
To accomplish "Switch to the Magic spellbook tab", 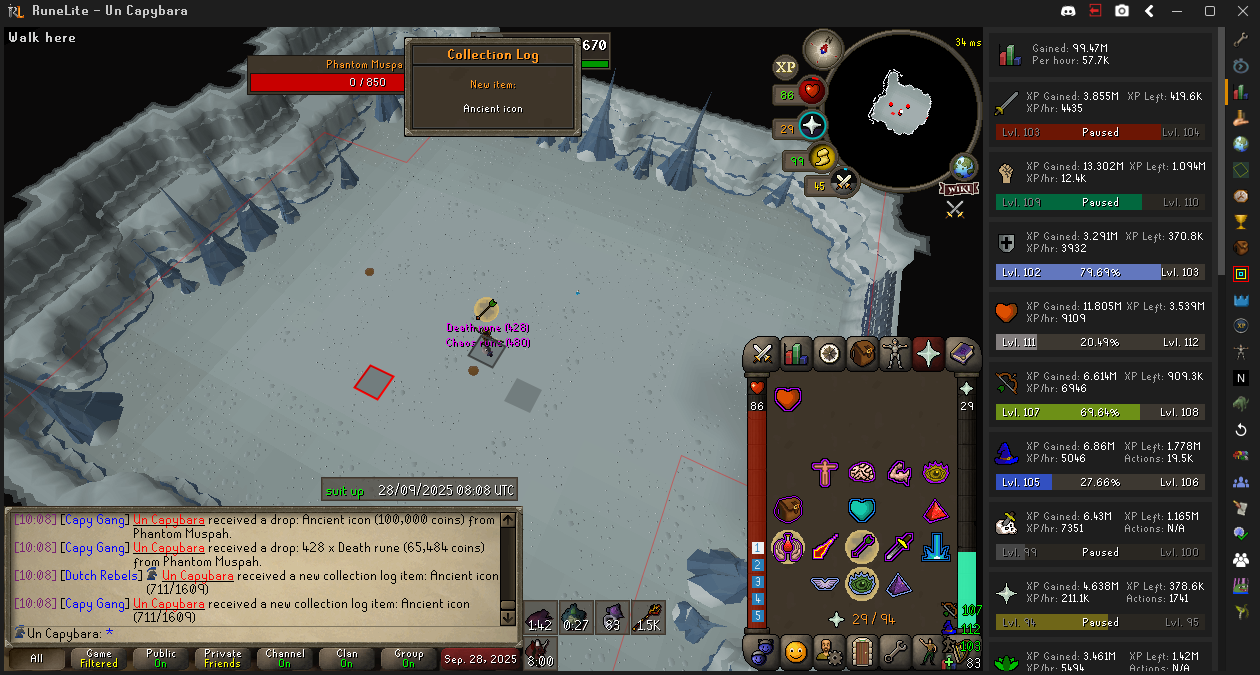I will click(962, 354).
